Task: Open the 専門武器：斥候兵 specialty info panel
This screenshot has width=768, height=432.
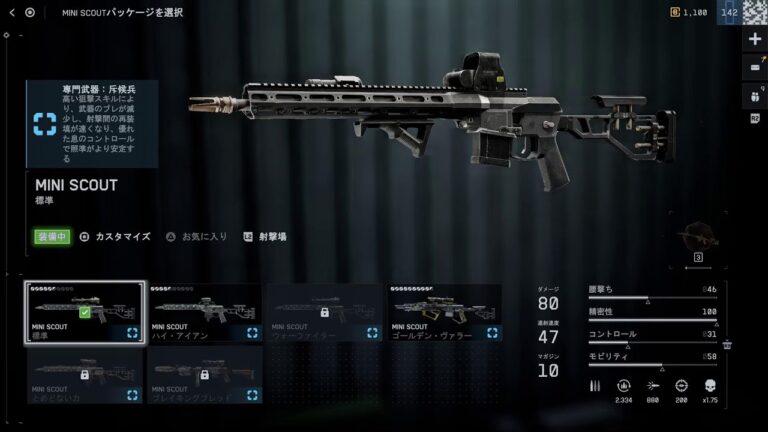Action: coord(91,123)
